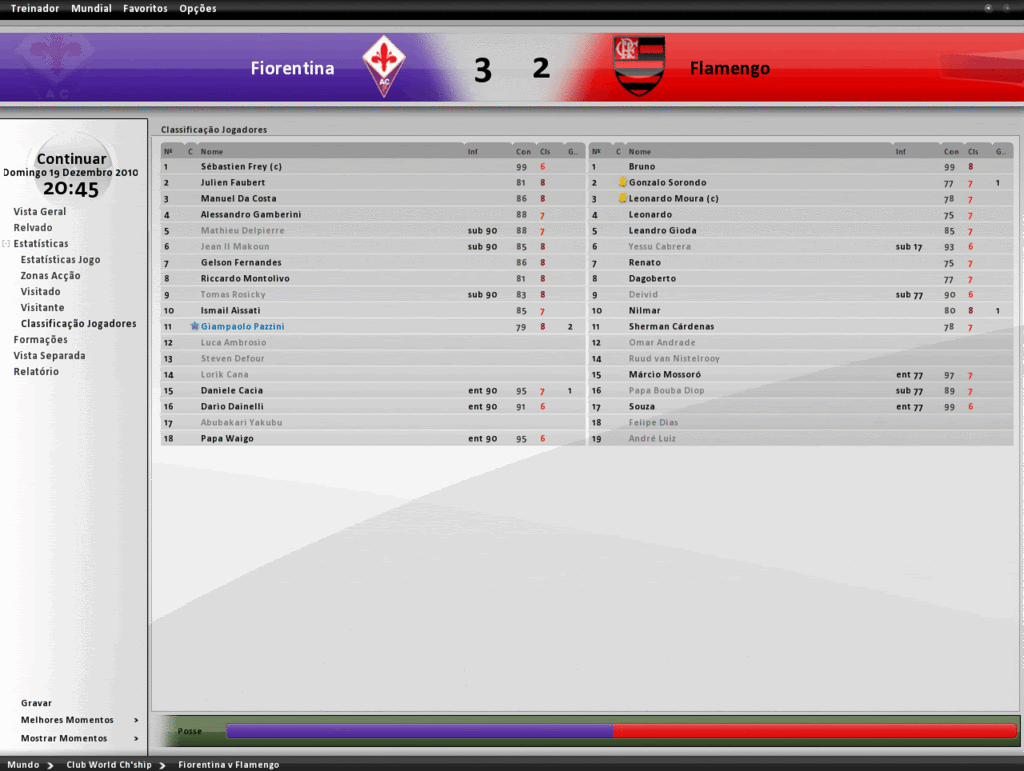
Task: Switch to the Relvado view
Action: (x=33, y=228)
